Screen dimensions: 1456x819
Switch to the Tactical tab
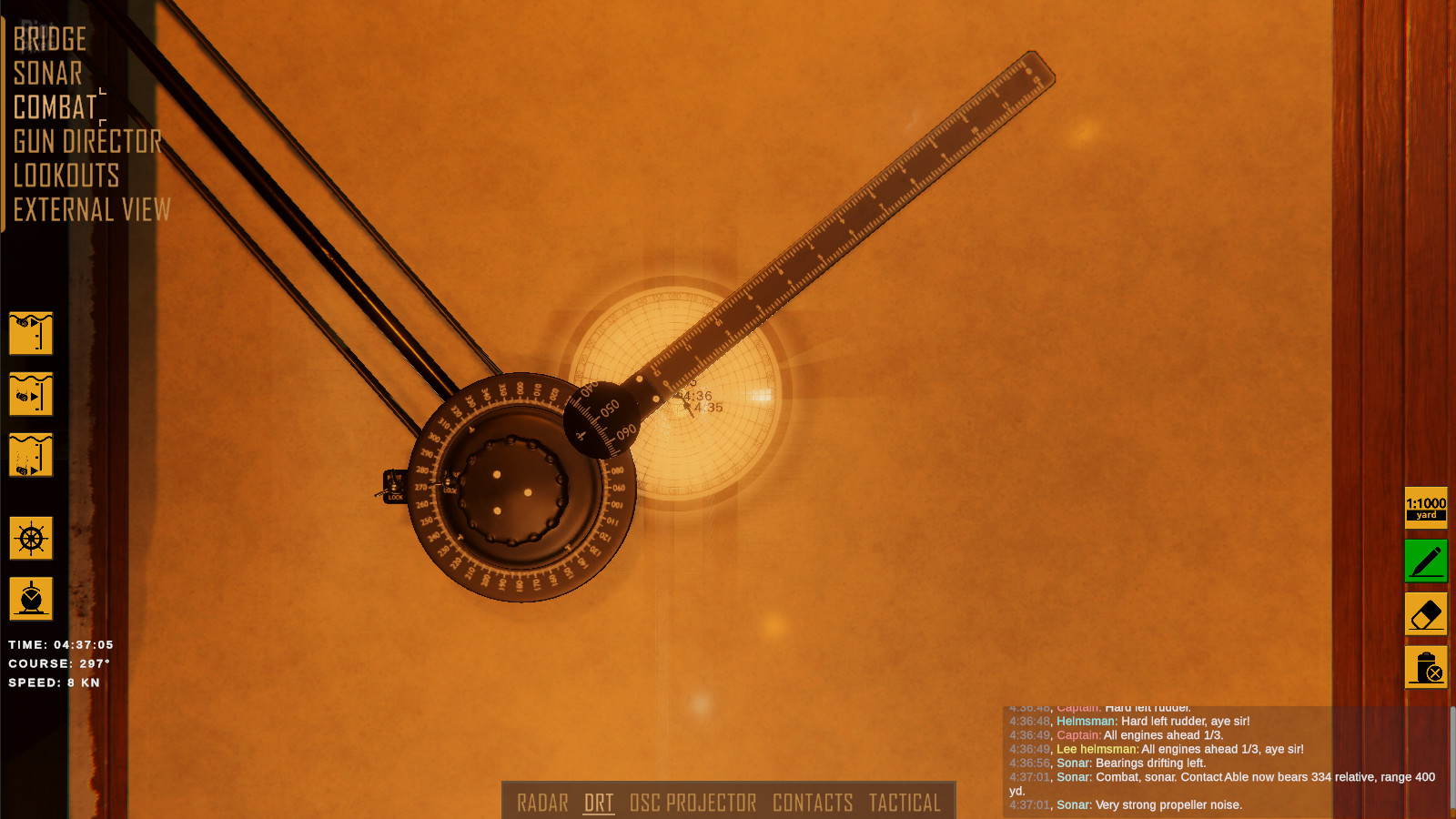[x=905, y=803]
